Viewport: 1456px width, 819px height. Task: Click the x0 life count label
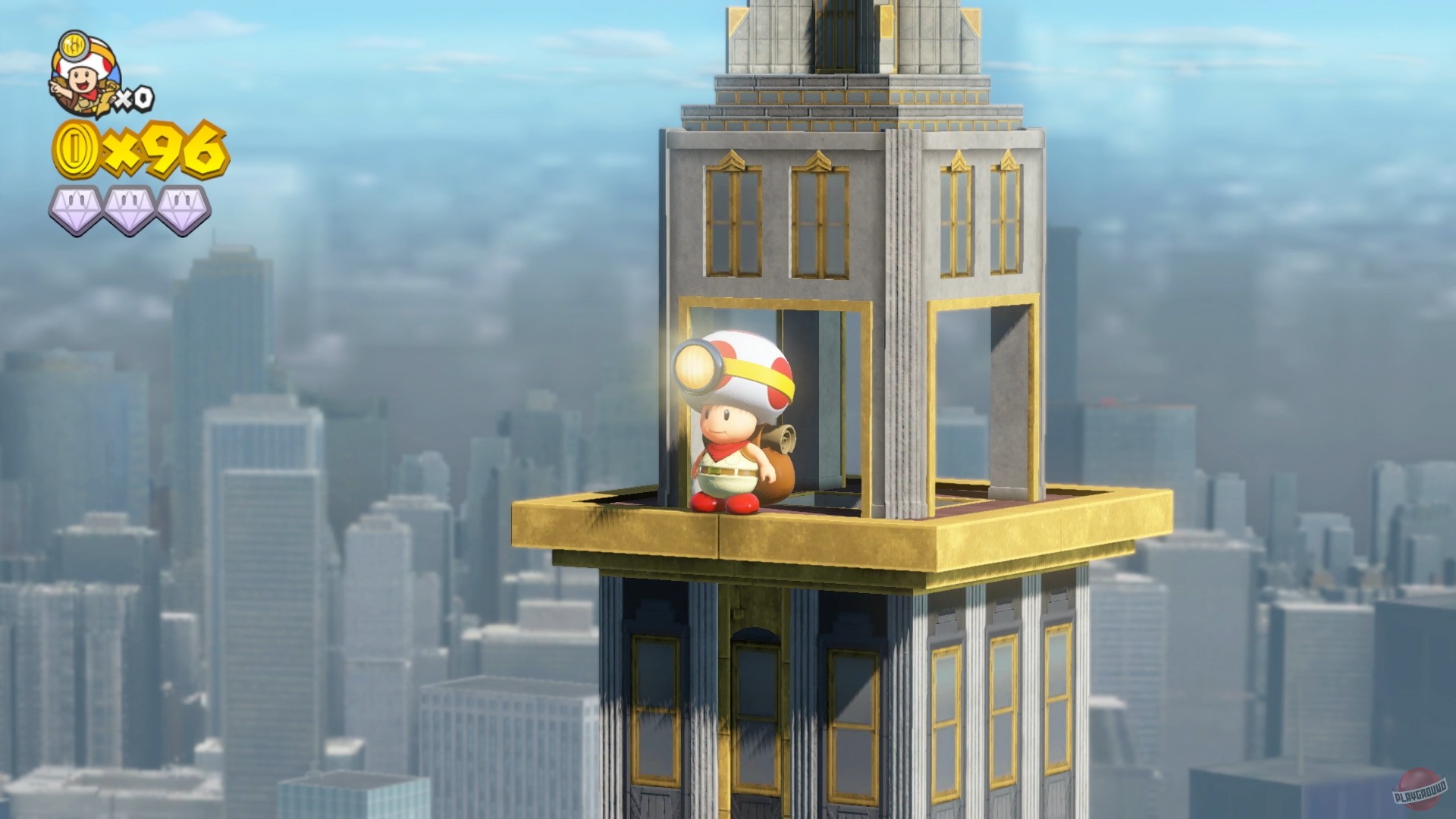135,97
